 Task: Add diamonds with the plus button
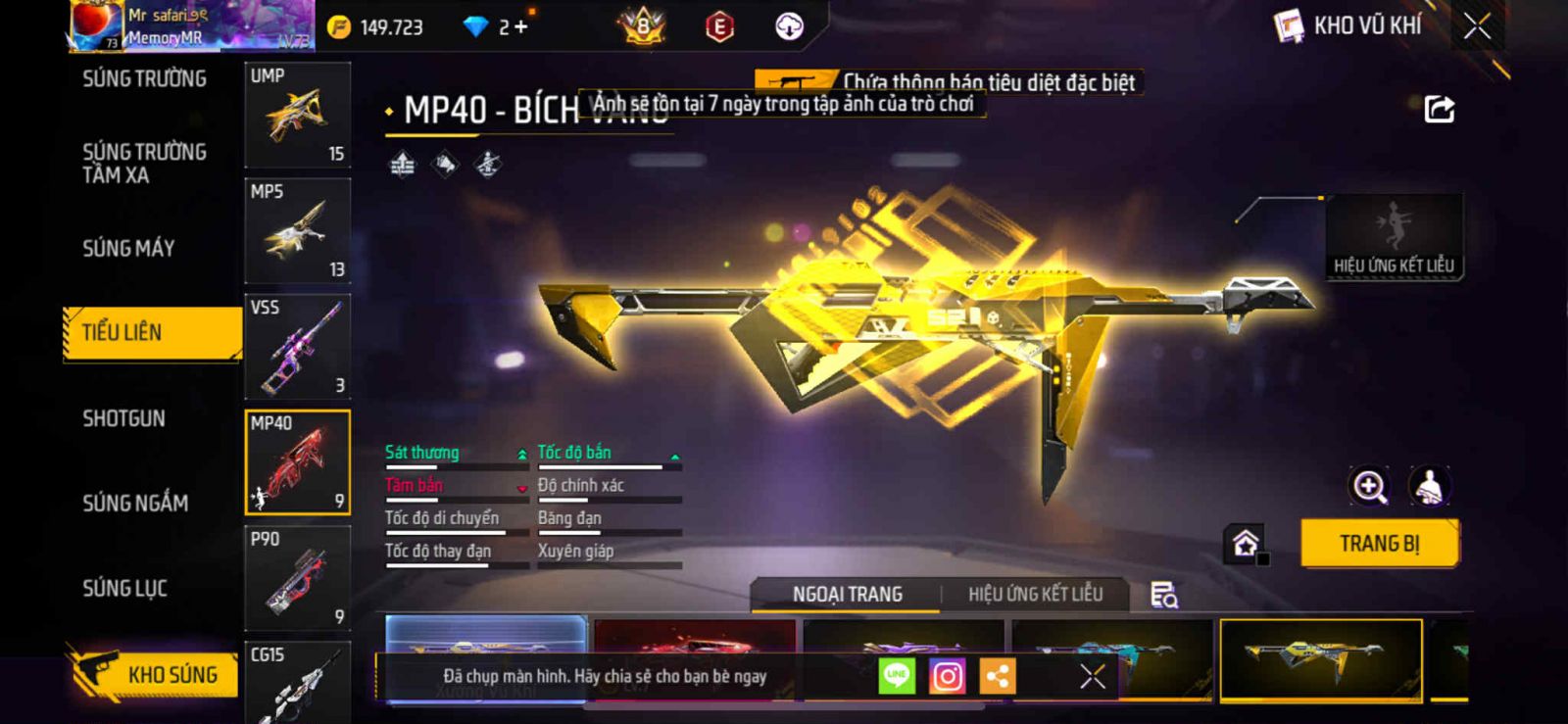pos(520,27)
